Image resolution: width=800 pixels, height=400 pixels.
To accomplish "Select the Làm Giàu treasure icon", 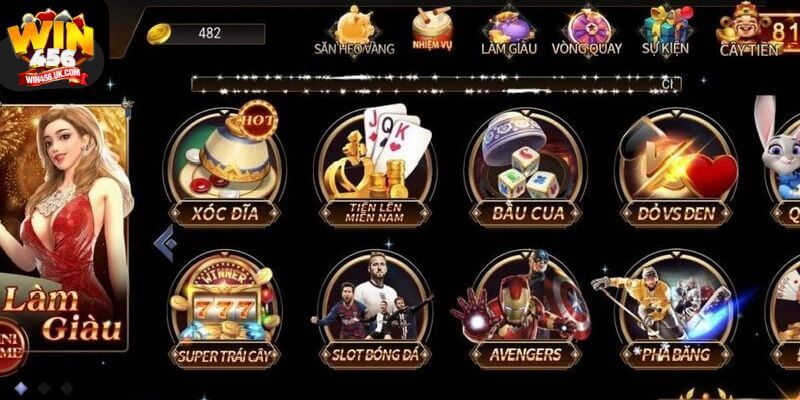I will click(x=508, y=30).
